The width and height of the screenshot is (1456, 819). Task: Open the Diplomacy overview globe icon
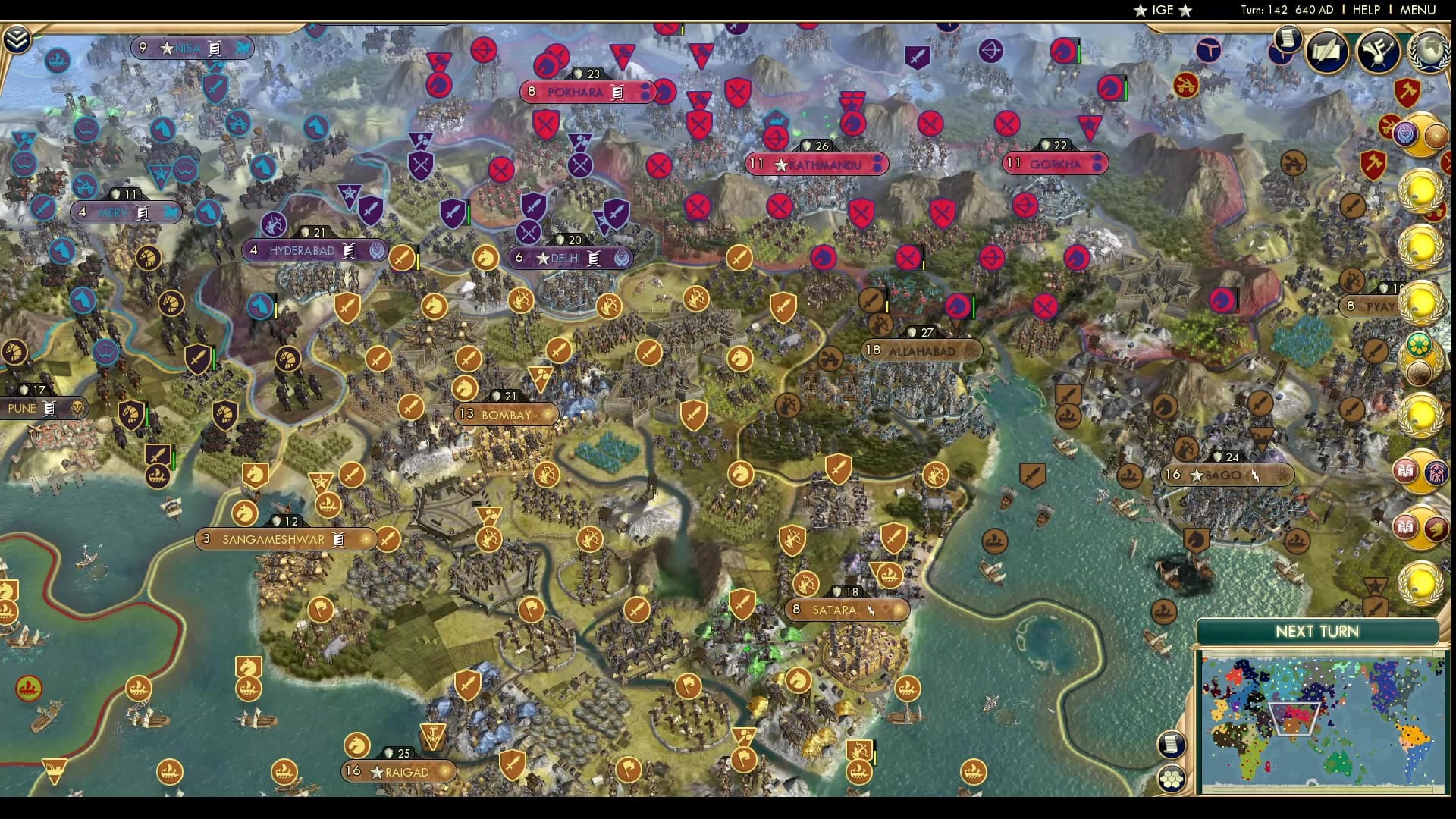pos(1429,52)
